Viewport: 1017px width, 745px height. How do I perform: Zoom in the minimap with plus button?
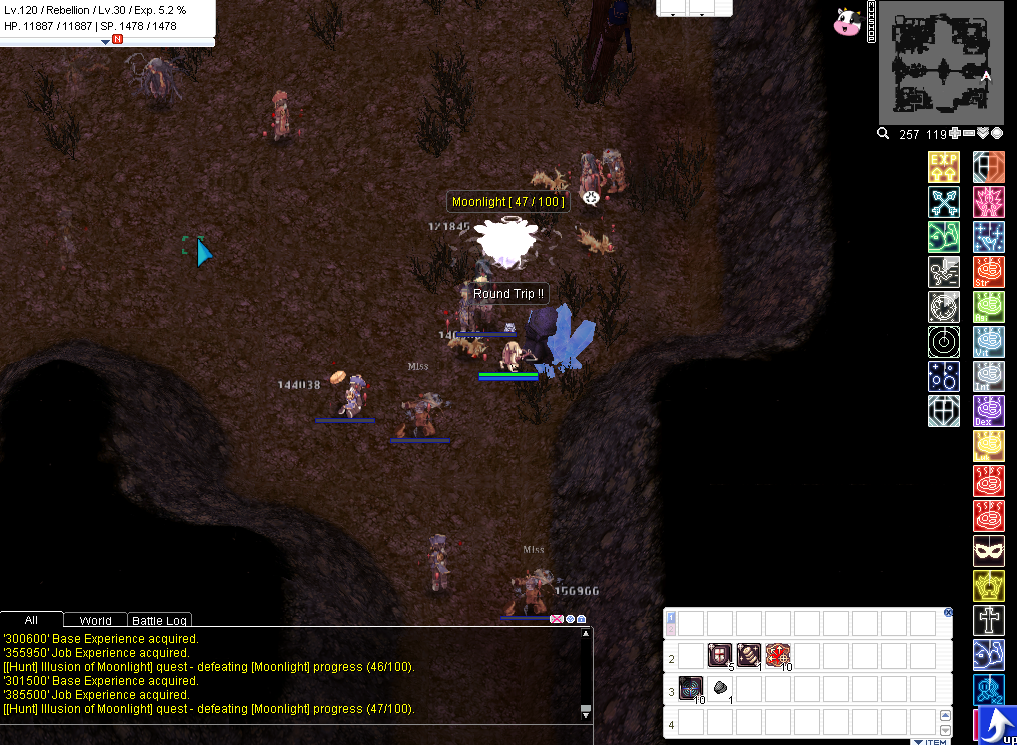(955, 134)
